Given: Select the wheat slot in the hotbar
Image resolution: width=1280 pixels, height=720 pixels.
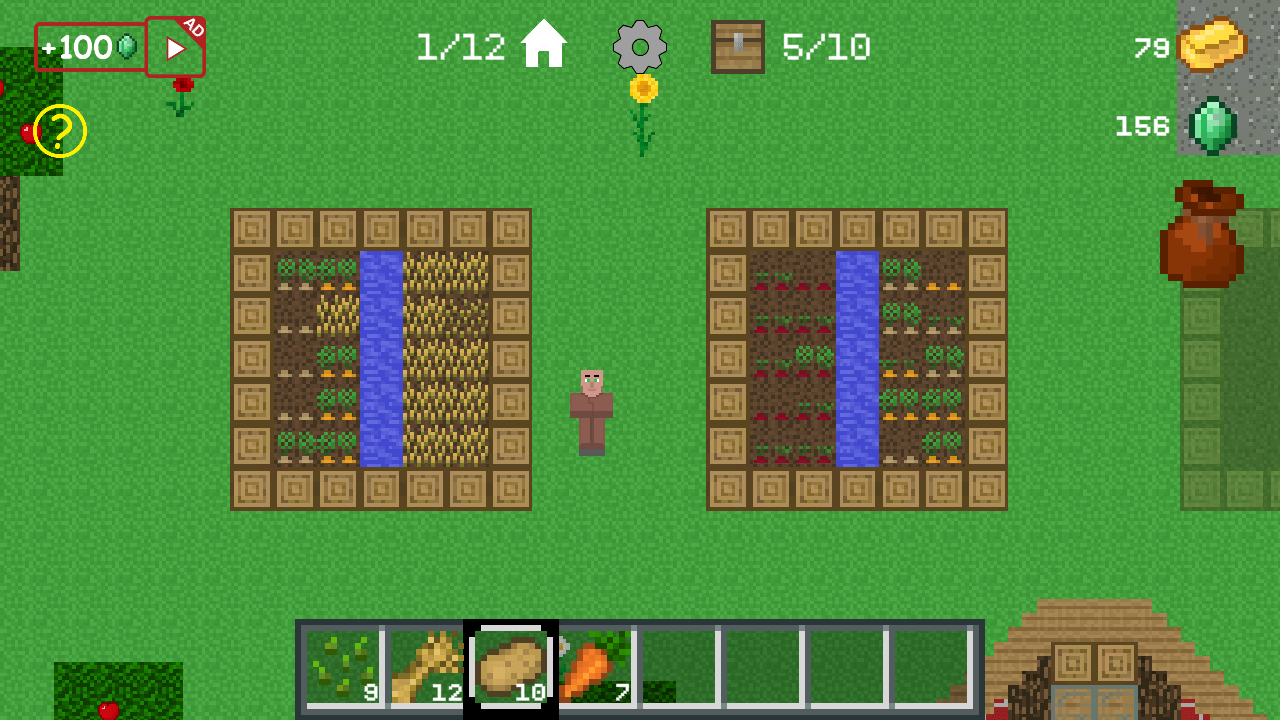Looking at the screenshot, I should pos(428,665).
